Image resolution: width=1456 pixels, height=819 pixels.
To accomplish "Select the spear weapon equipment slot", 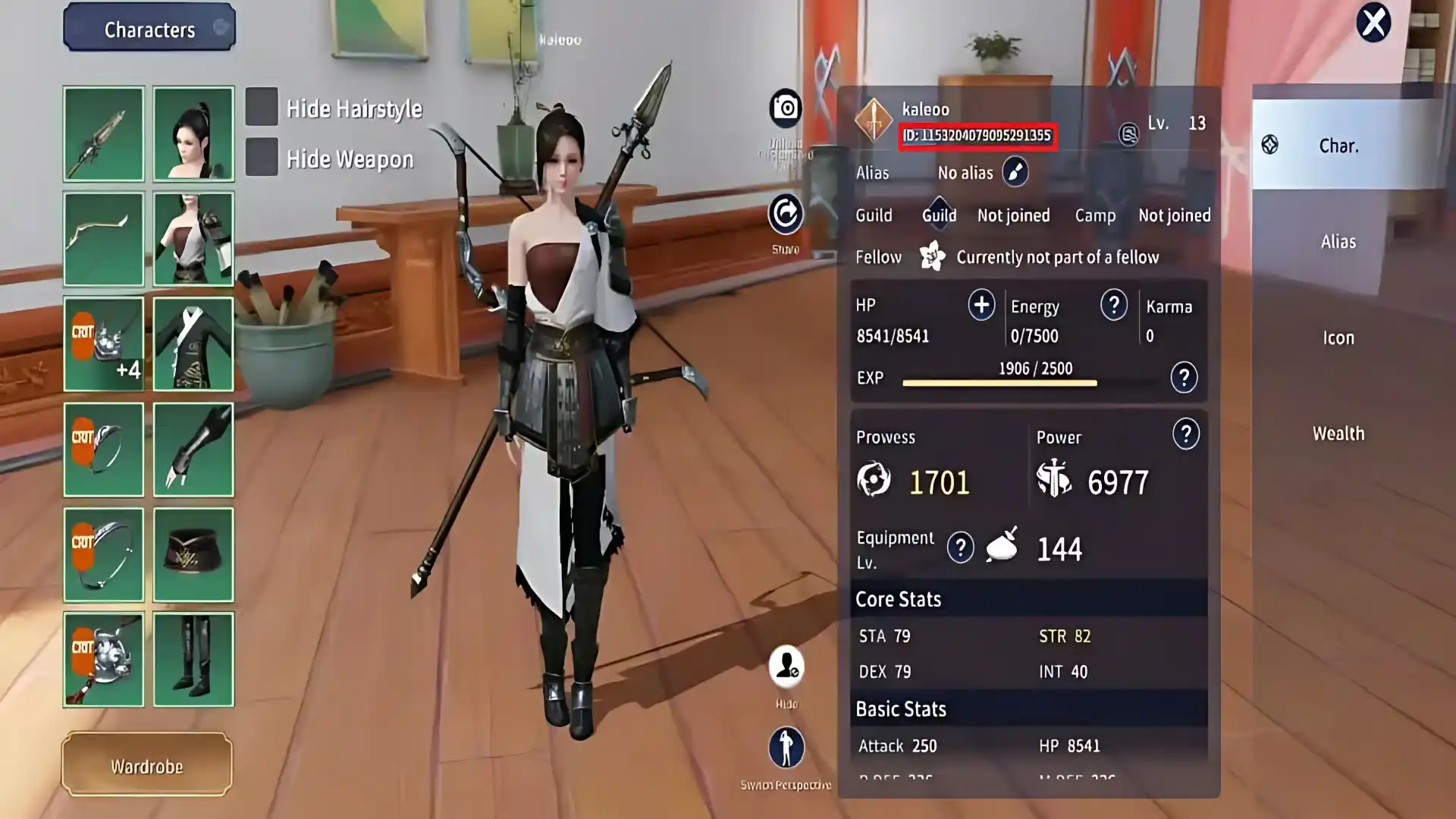I will [x=104, y=134].
